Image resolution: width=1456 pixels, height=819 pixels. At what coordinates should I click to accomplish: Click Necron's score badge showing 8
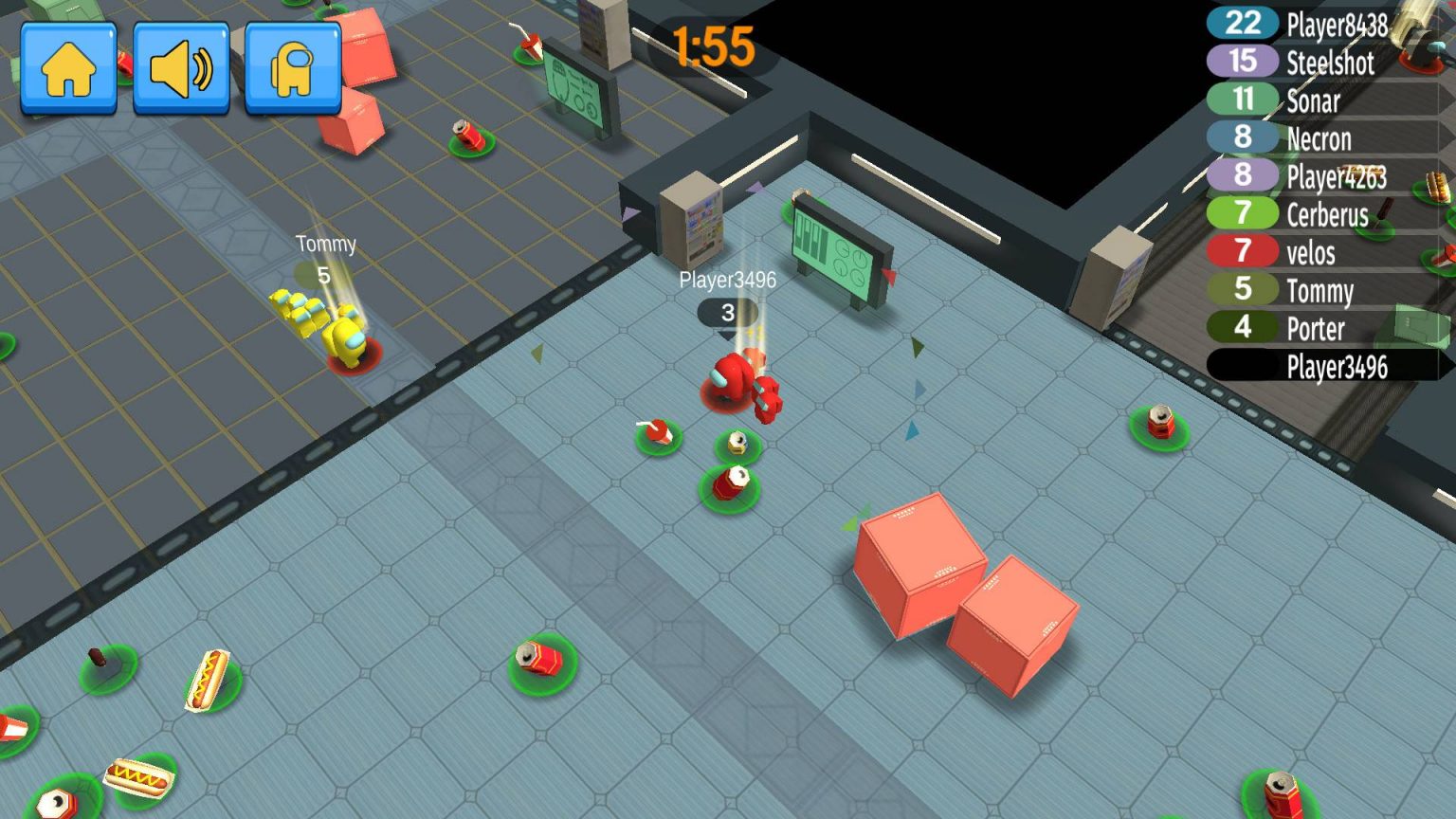click(x=1242, y=138)
